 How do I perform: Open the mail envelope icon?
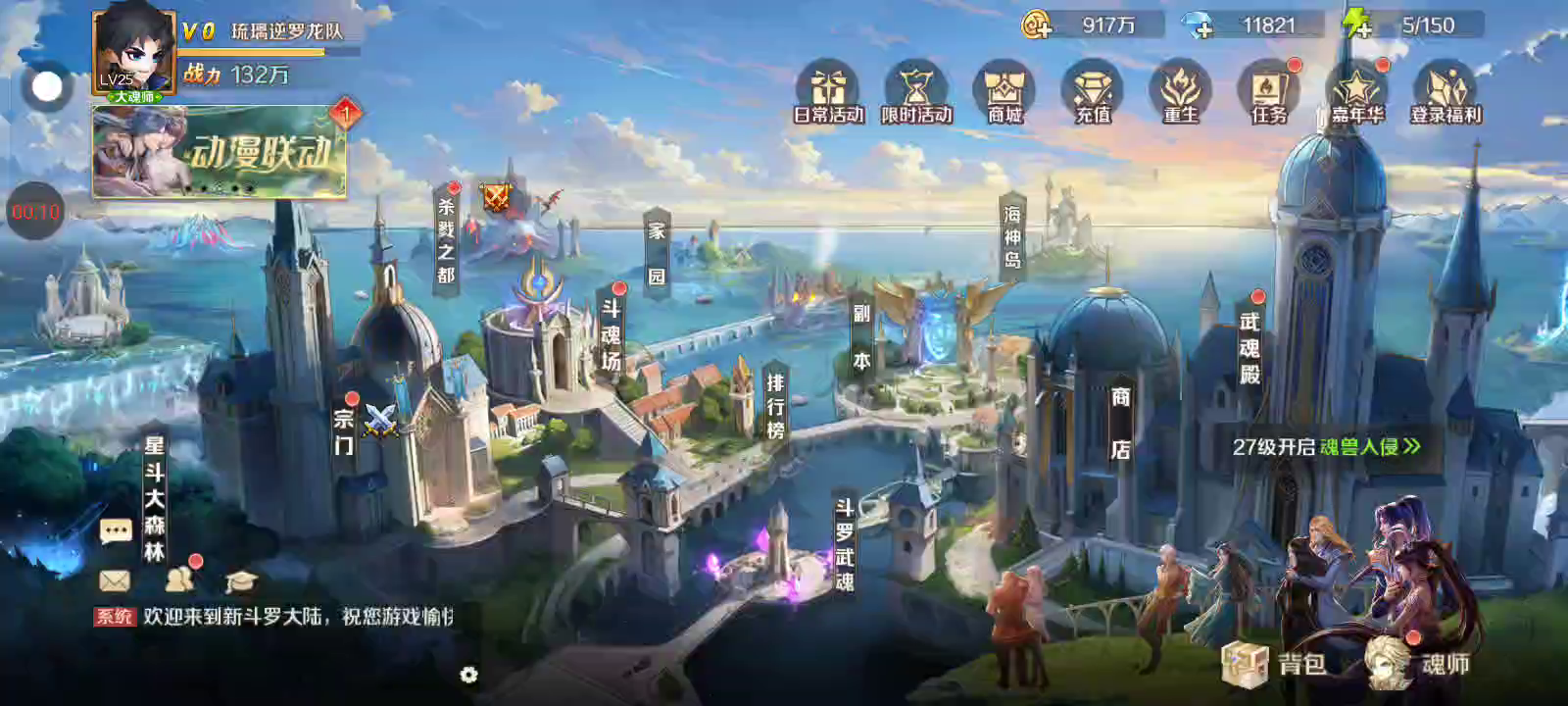coord(115,581)
